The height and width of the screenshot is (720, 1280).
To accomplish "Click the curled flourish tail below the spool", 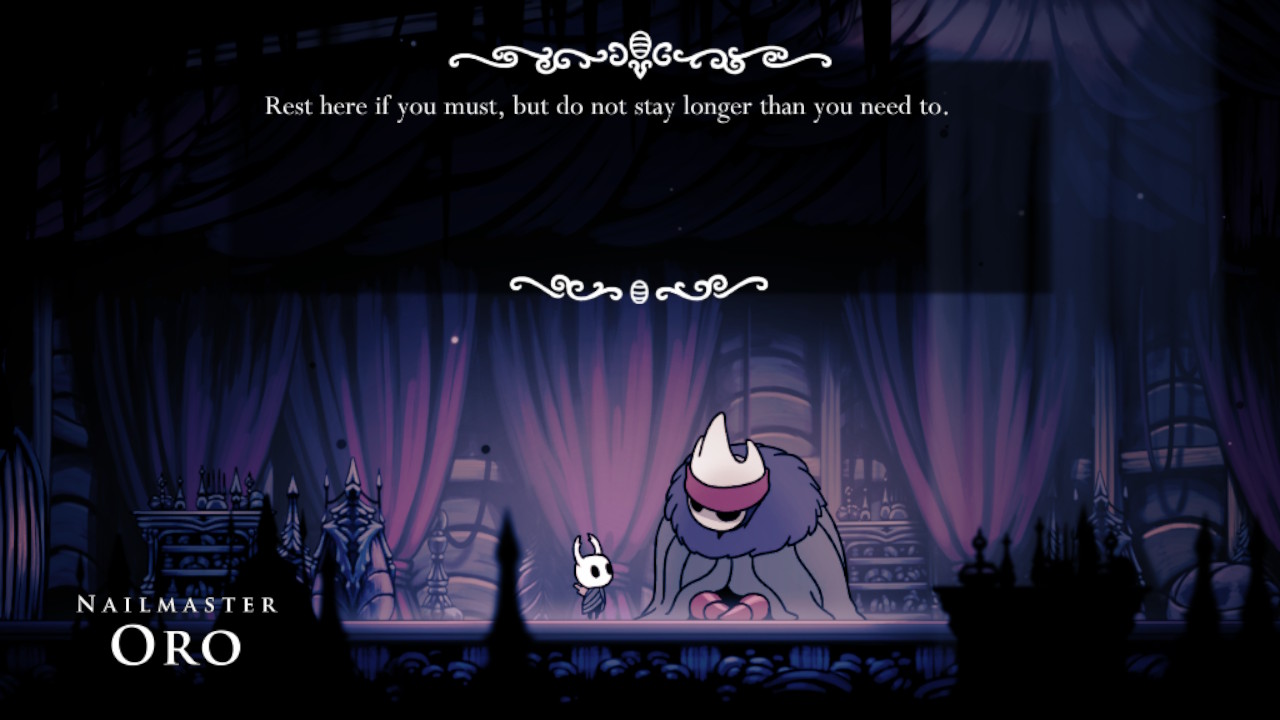I will coord(640,70).
